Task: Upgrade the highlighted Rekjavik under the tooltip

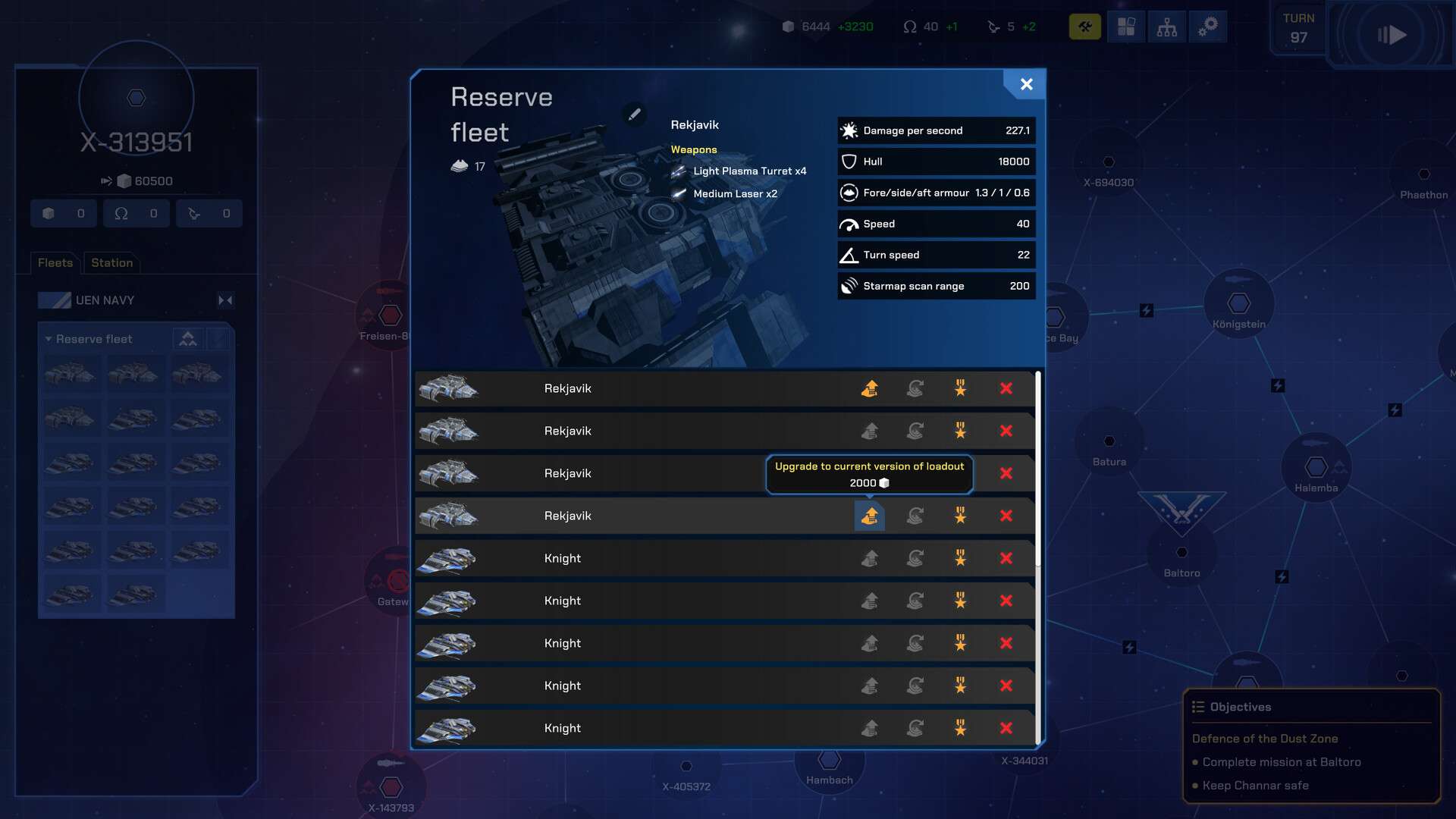Action: (870, 516)
